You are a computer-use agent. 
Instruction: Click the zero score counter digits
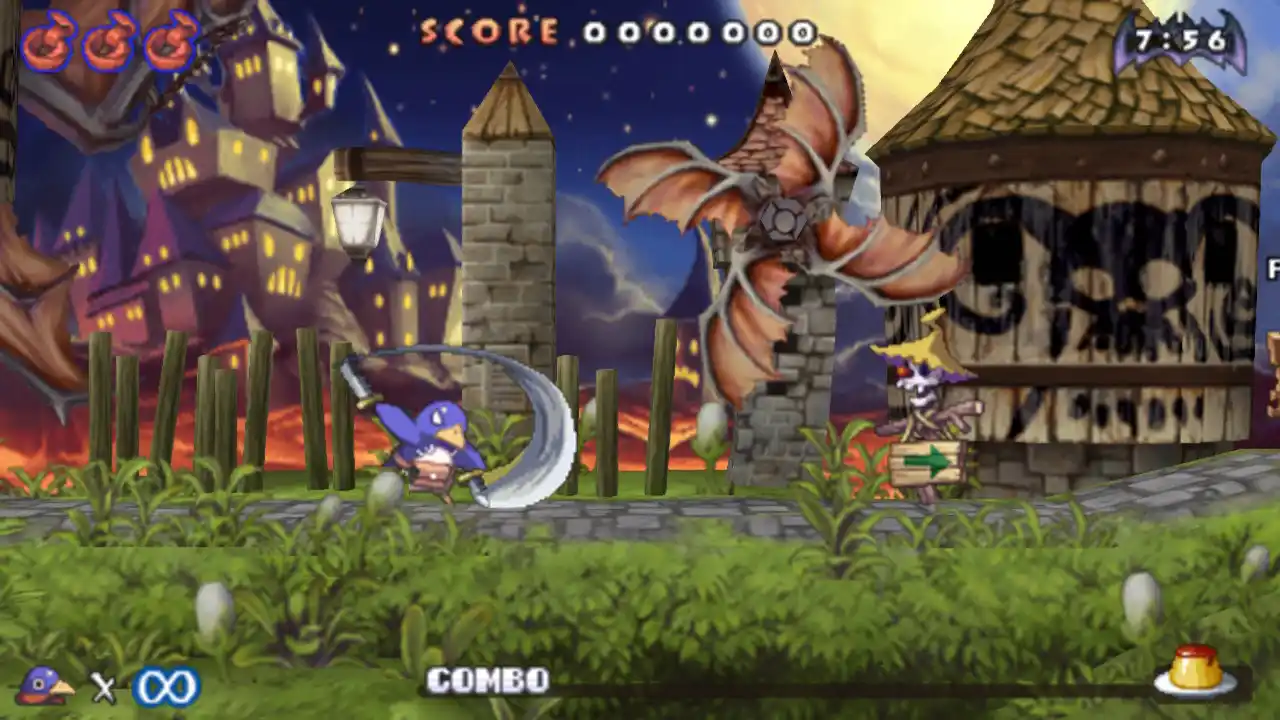coord(700,35)
